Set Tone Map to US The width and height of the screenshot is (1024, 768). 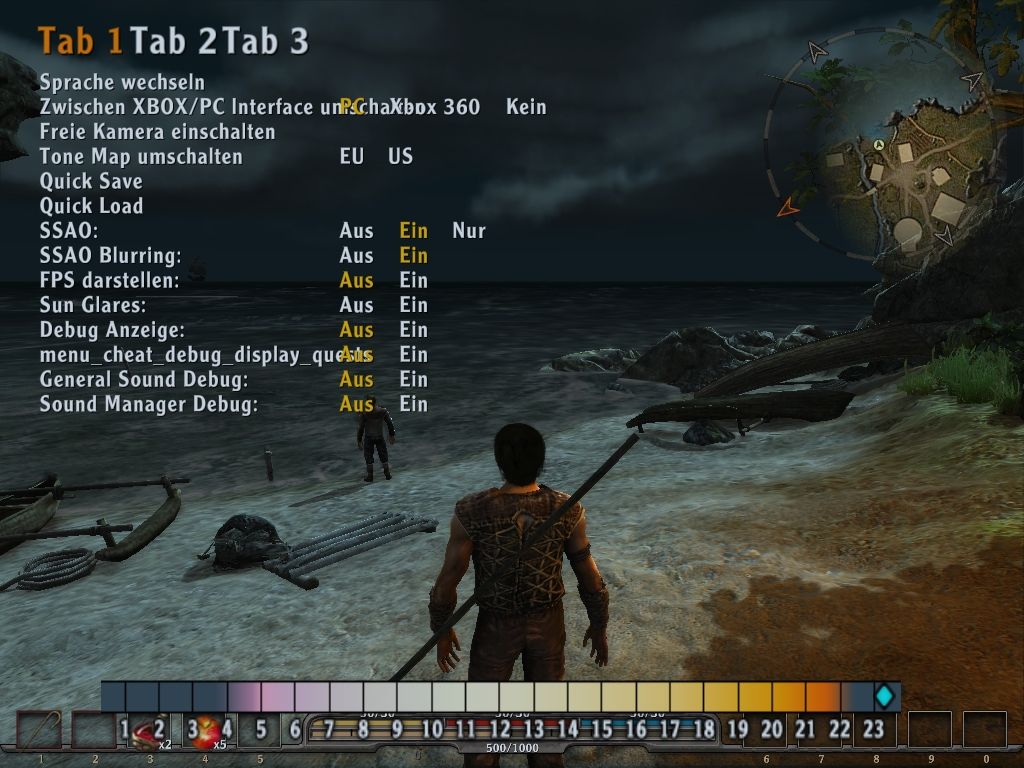400,157
